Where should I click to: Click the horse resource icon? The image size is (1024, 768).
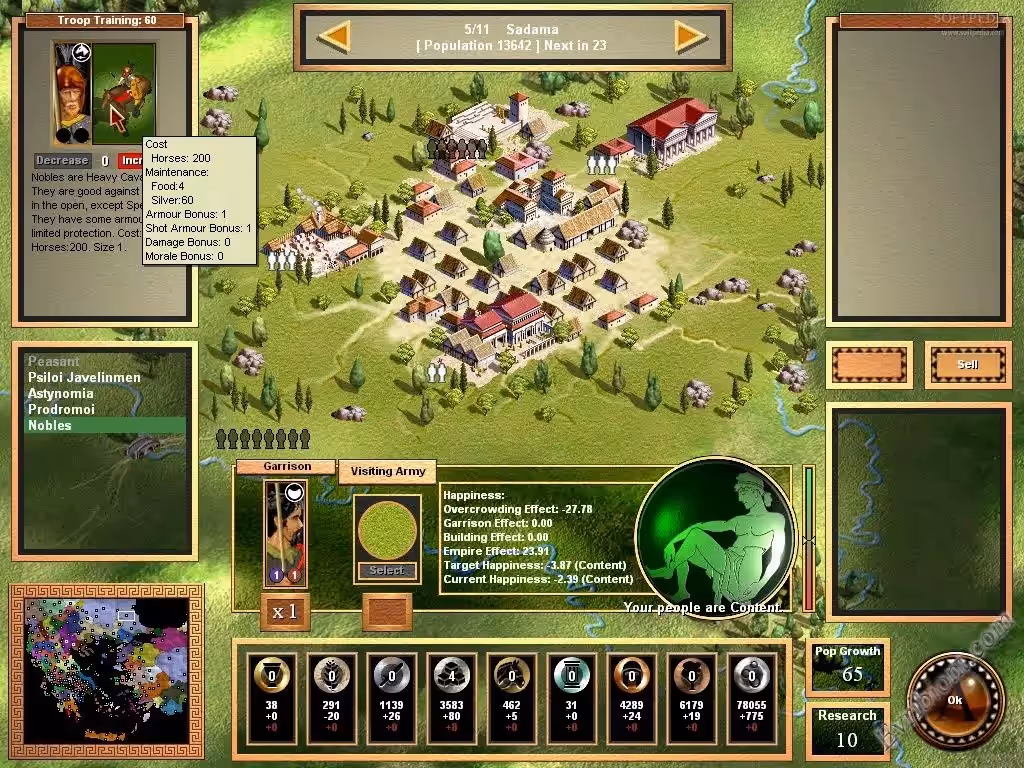tap(512, 675)
